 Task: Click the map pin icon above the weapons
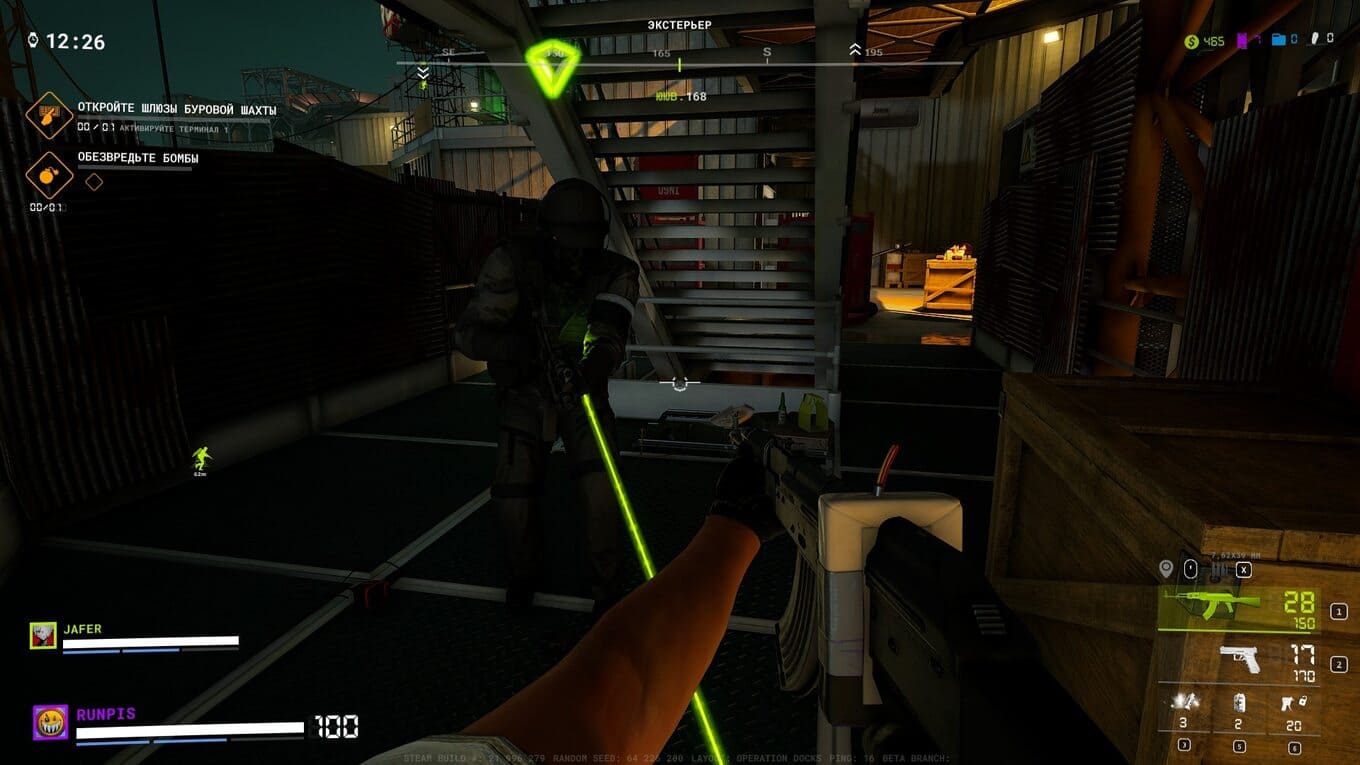click(x=1165, y=569)
